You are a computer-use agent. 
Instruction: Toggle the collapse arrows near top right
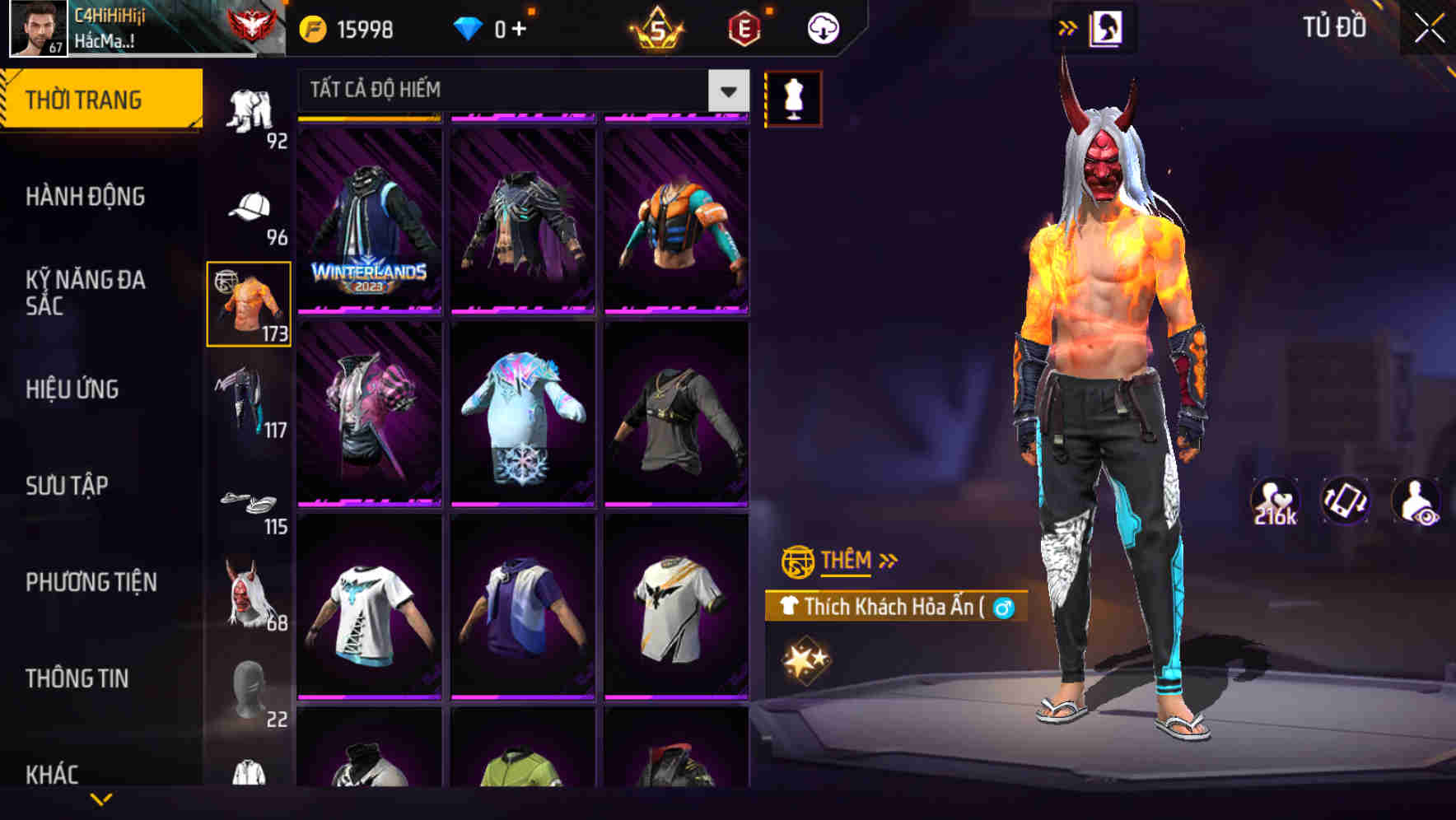click(1068, 26)
